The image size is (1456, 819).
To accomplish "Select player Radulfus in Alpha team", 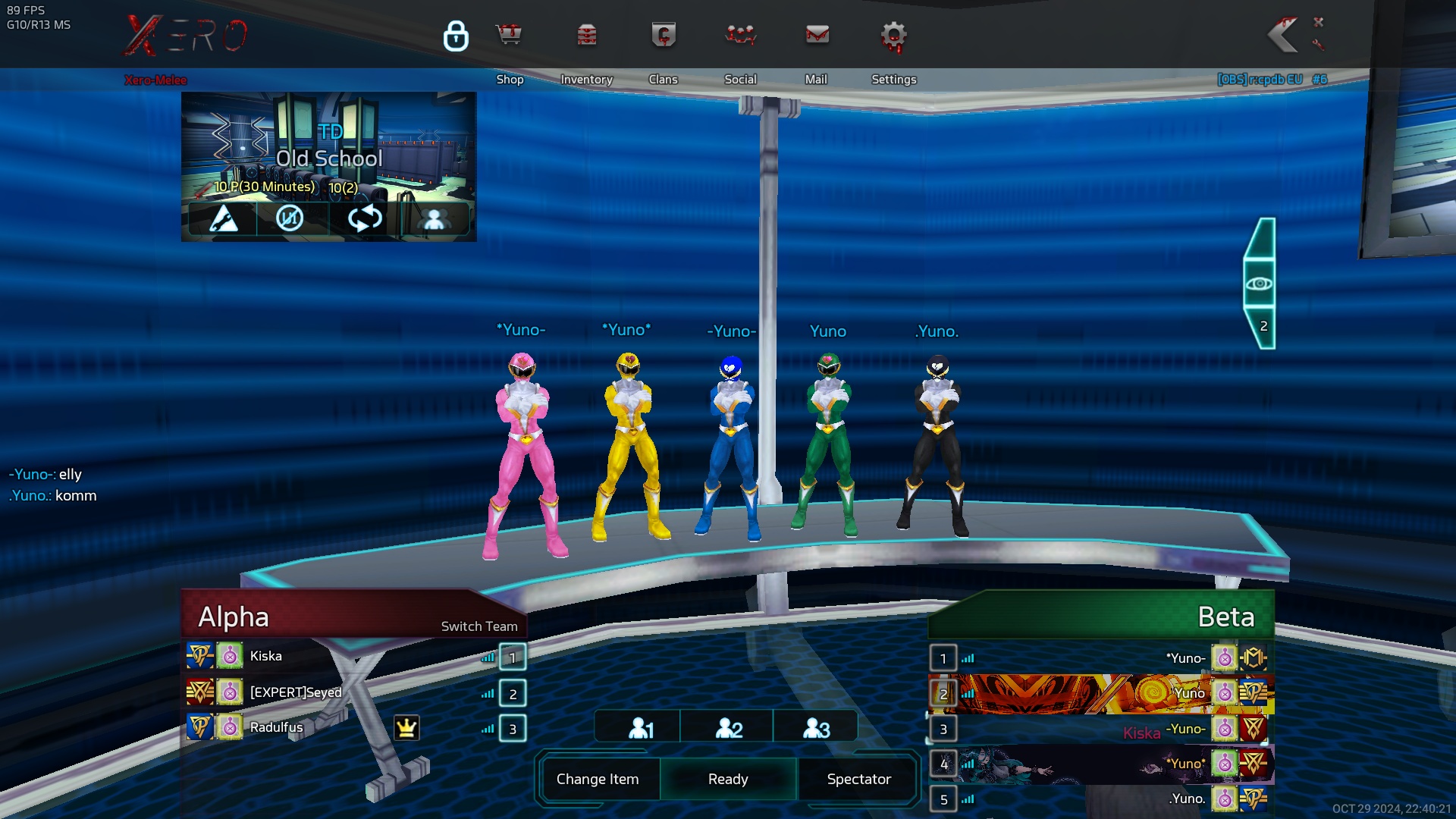I will 277,727.
